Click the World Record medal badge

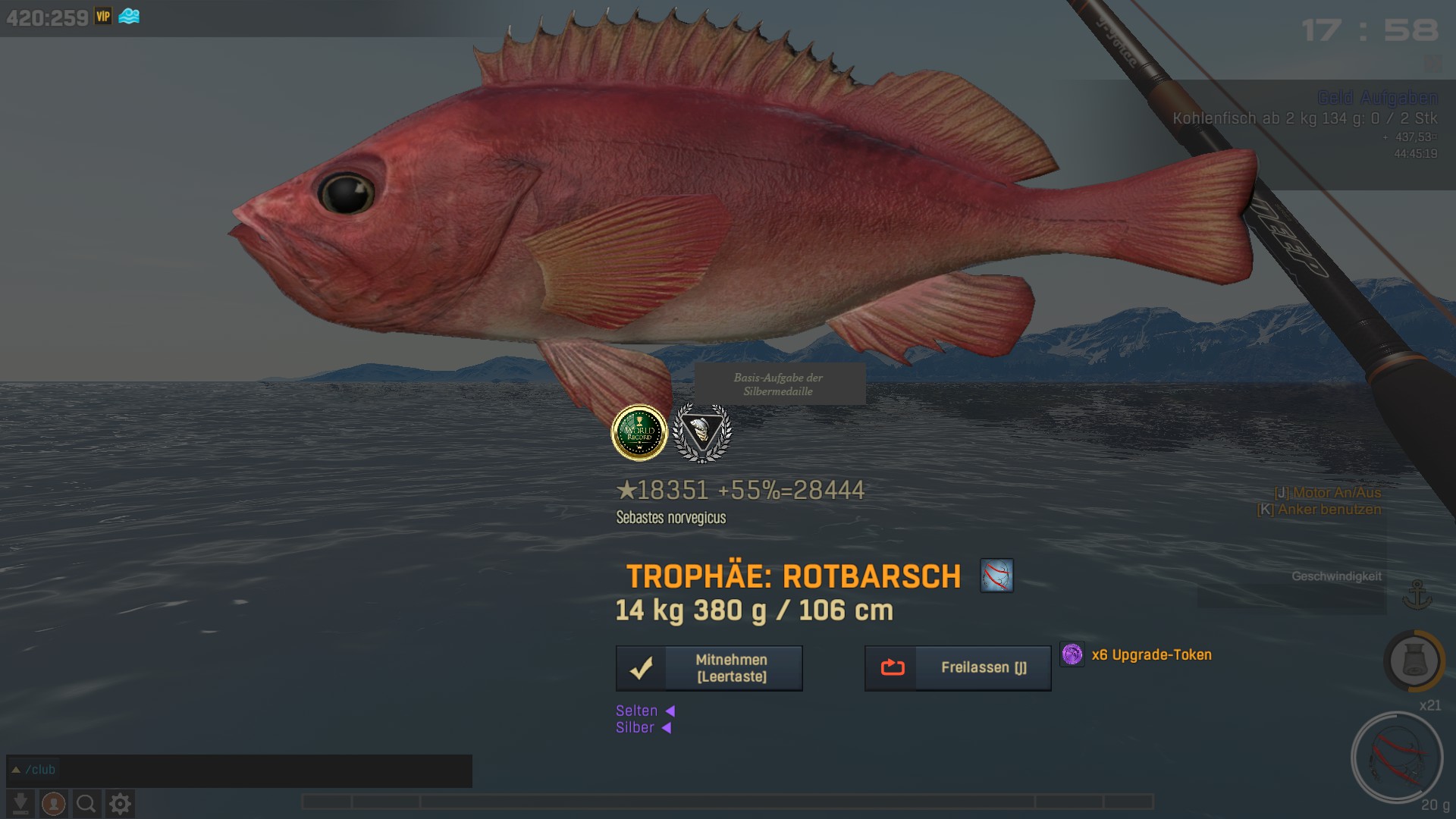pos(639,433)
